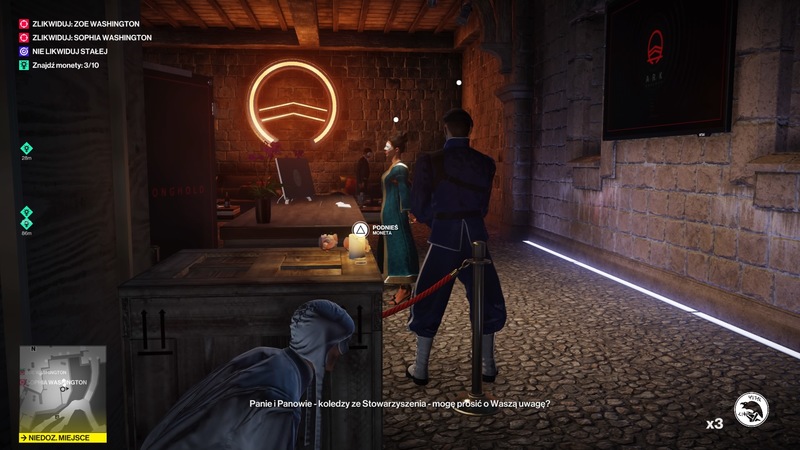Viewport: 800px width, 450px height.
Task: Open the 'Nie likwiduj stałej' objective
Action: (x=68, y=51)
